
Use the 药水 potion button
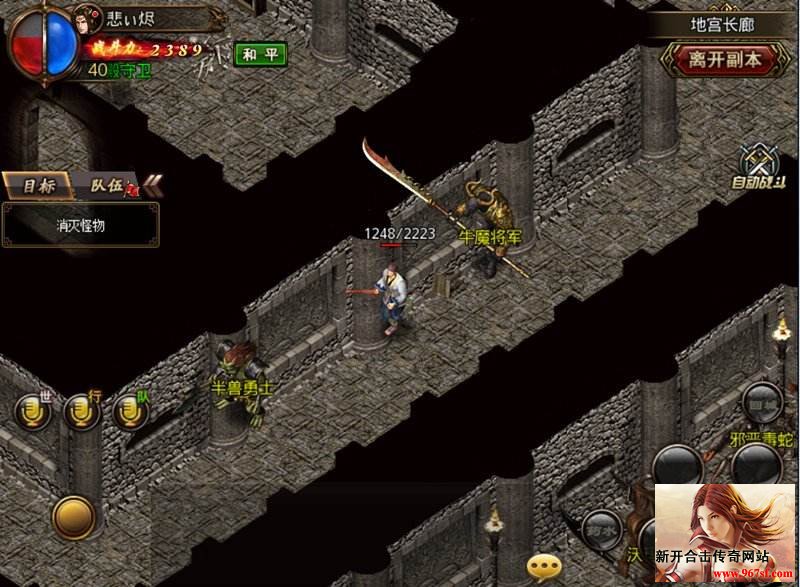coord(601,528)
